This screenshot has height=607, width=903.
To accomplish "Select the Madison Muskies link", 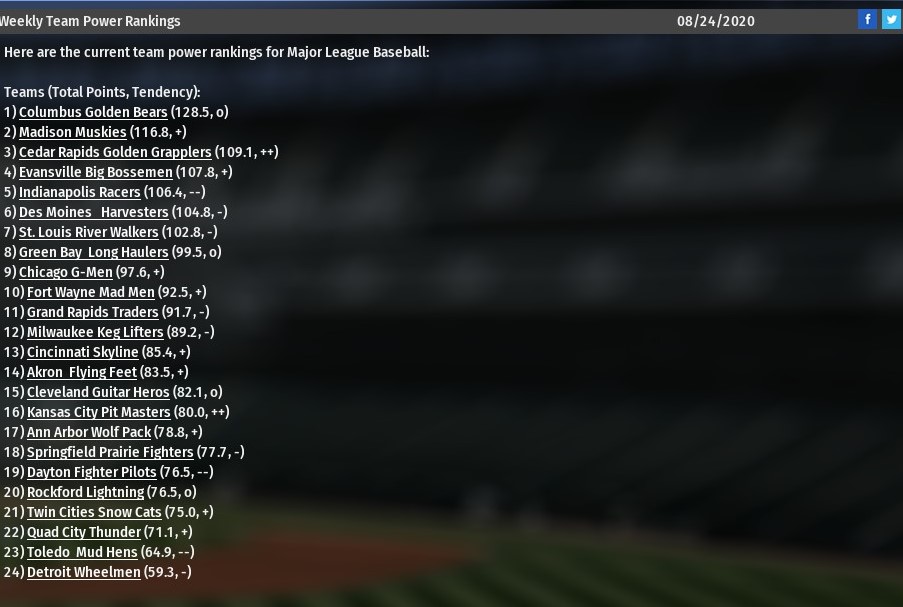I will (72, 132).
